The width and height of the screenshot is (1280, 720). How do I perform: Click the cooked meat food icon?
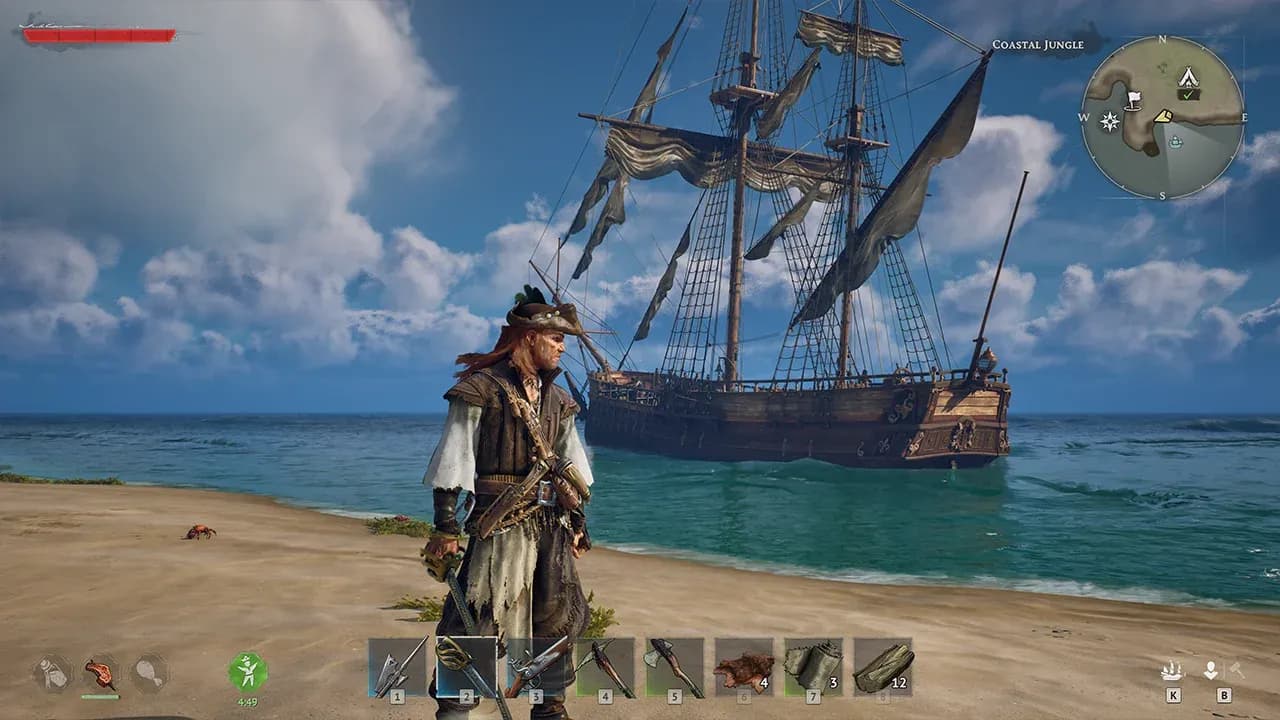[x=100, y=673]
